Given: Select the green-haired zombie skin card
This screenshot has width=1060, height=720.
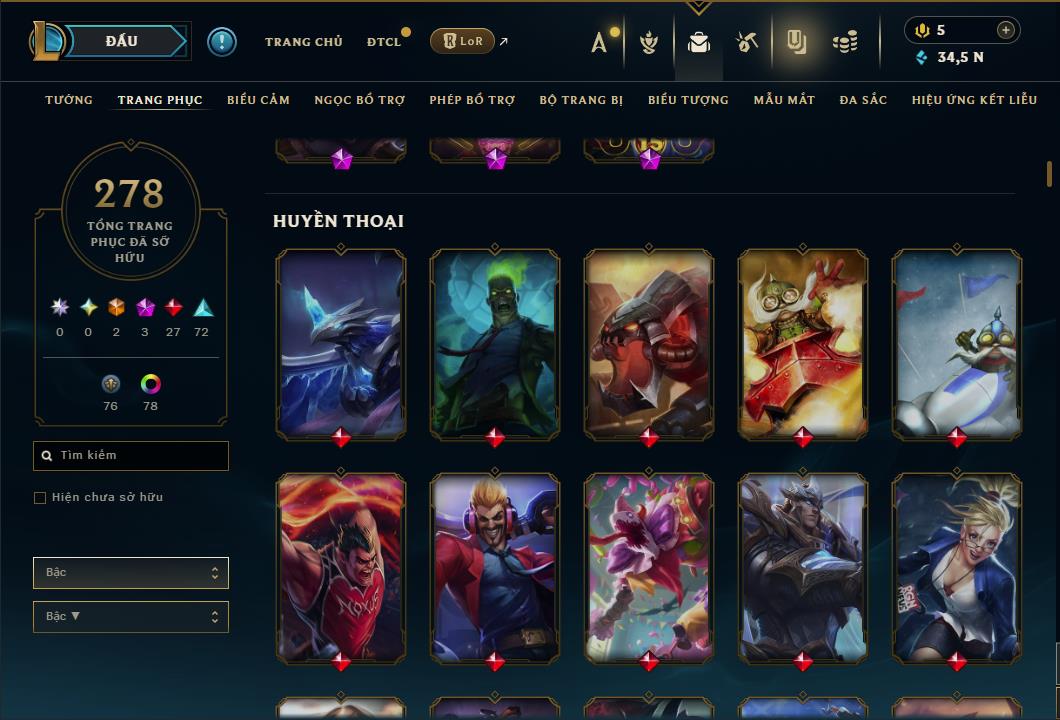Looking at the screenshot, I should 495,343.
